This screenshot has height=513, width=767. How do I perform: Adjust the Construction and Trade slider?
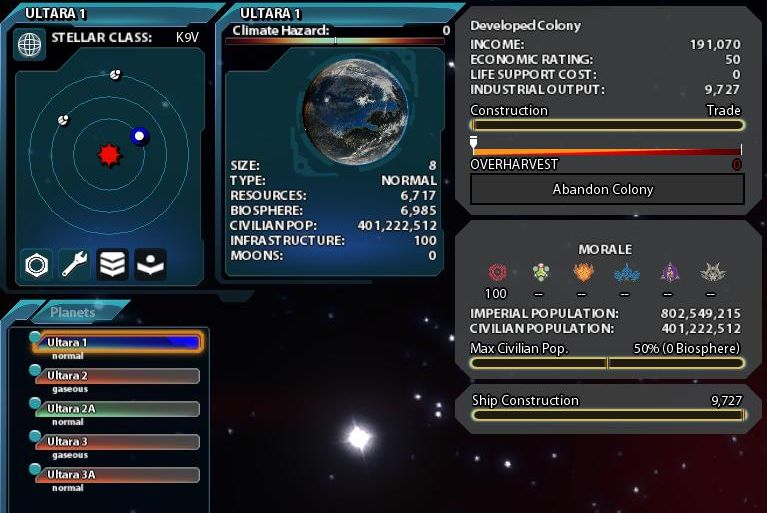point(607,126)
